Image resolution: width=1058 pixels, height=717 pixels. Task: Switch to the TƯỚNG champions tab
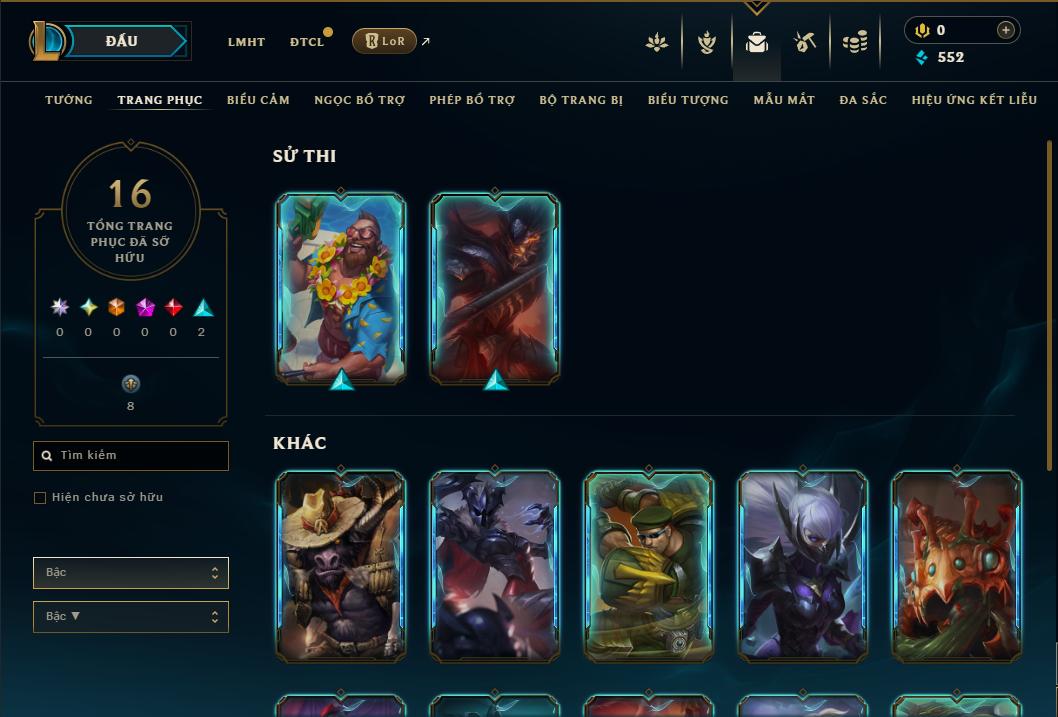coord(69,100)
